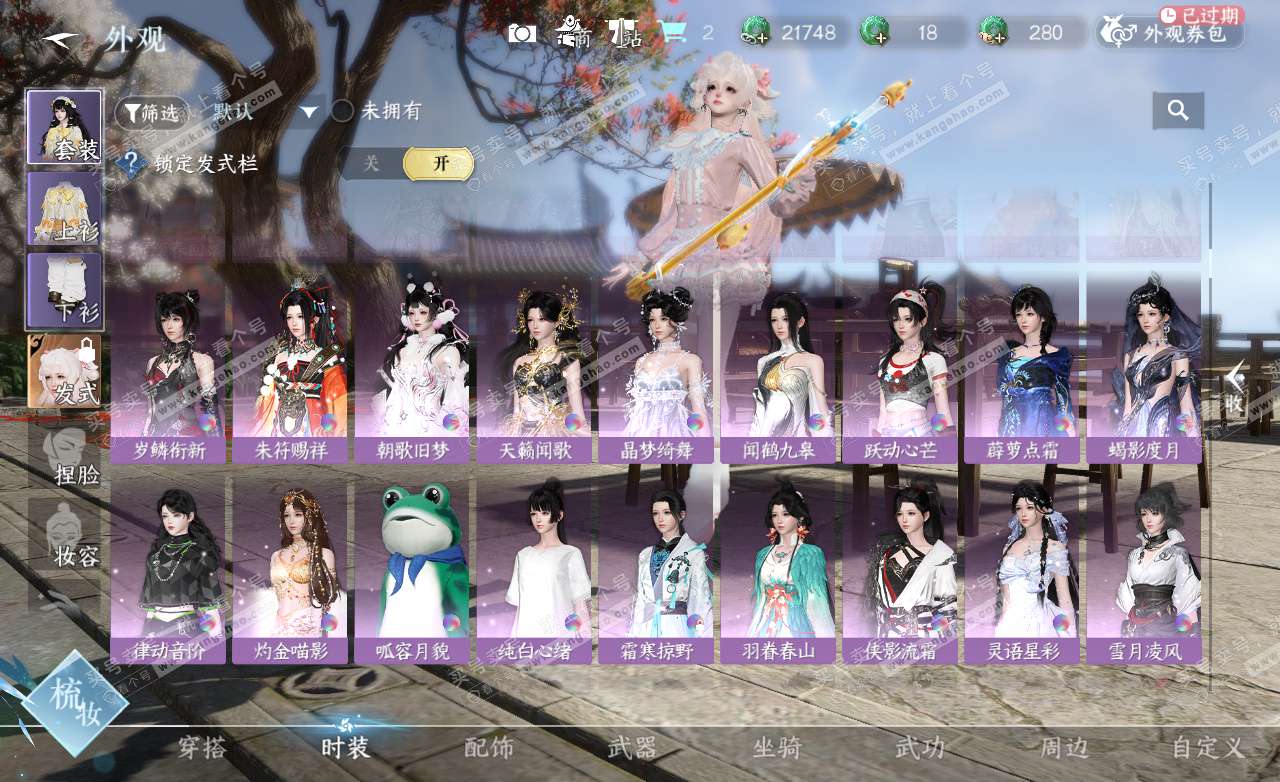Select the 套装 outfit set category

64,127
